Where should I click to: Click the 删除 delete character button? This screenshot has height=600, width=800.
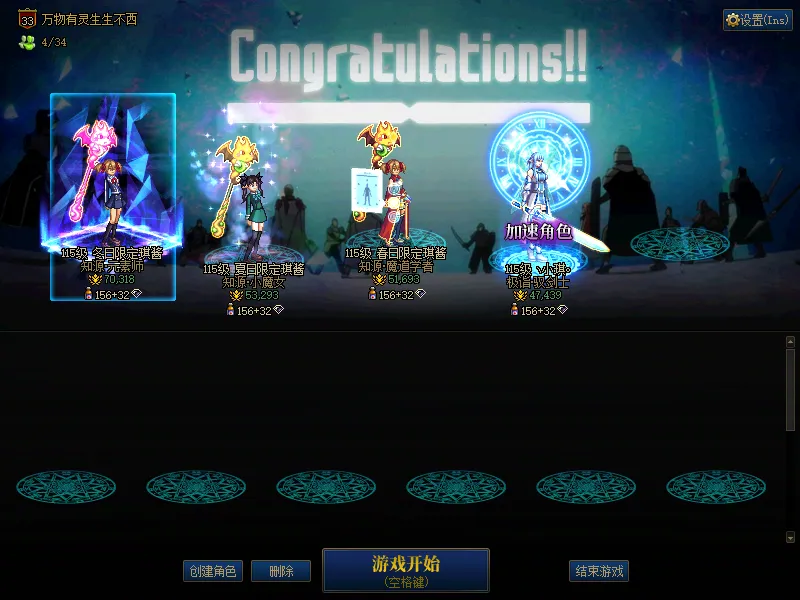click(281, 571)
